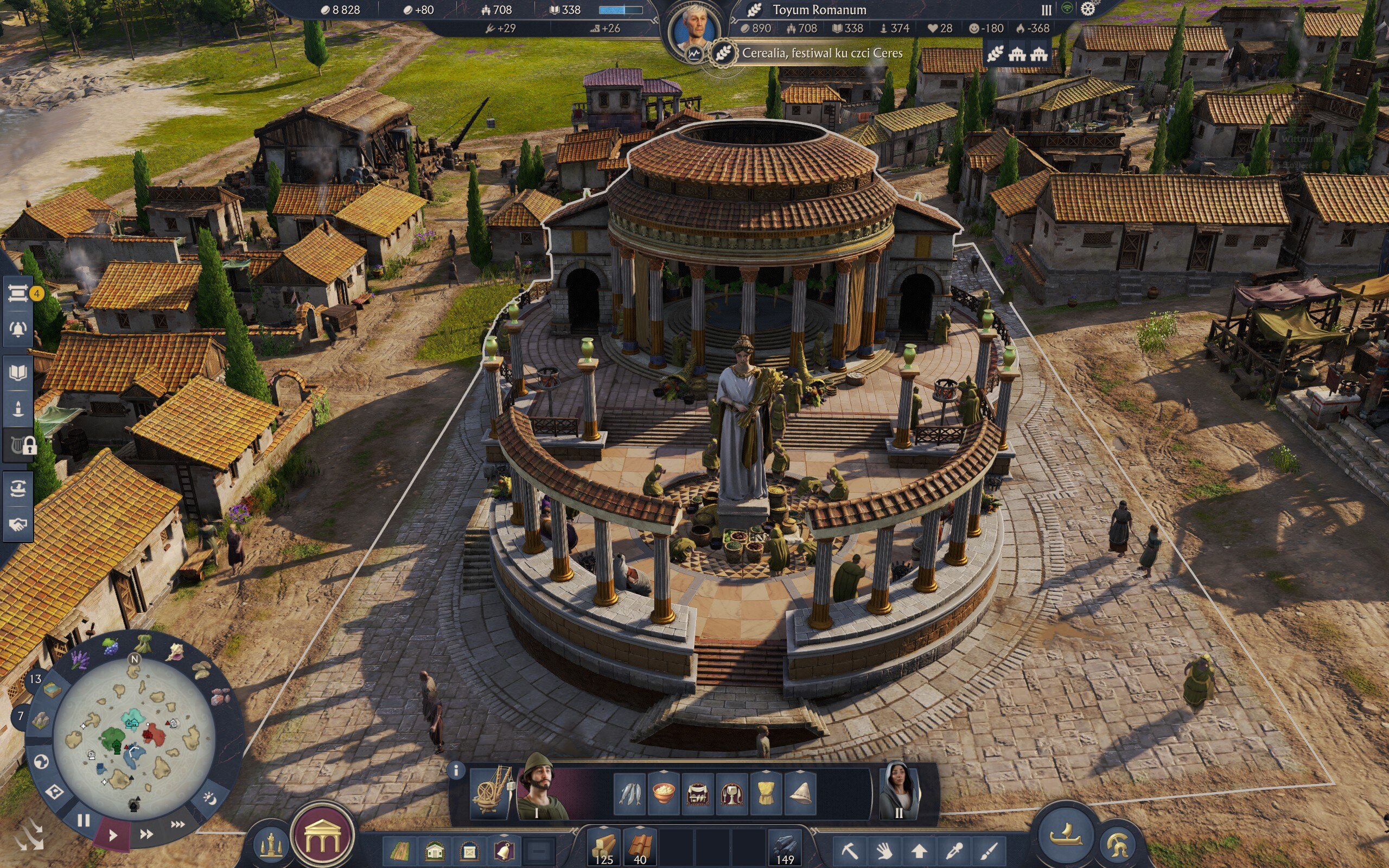Select the pickaxe demolish tool
The height and width of the screenshot is (868, 1389).
(x=850, y=850)
